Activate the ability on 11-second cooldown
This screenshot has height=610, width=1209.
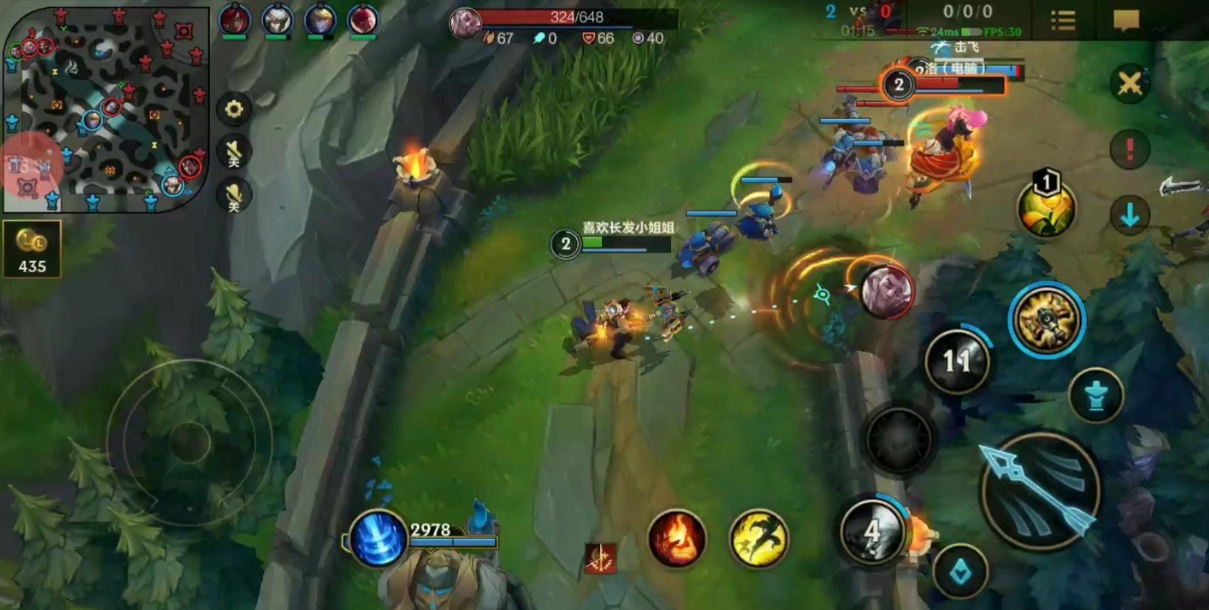coord(957,360)
